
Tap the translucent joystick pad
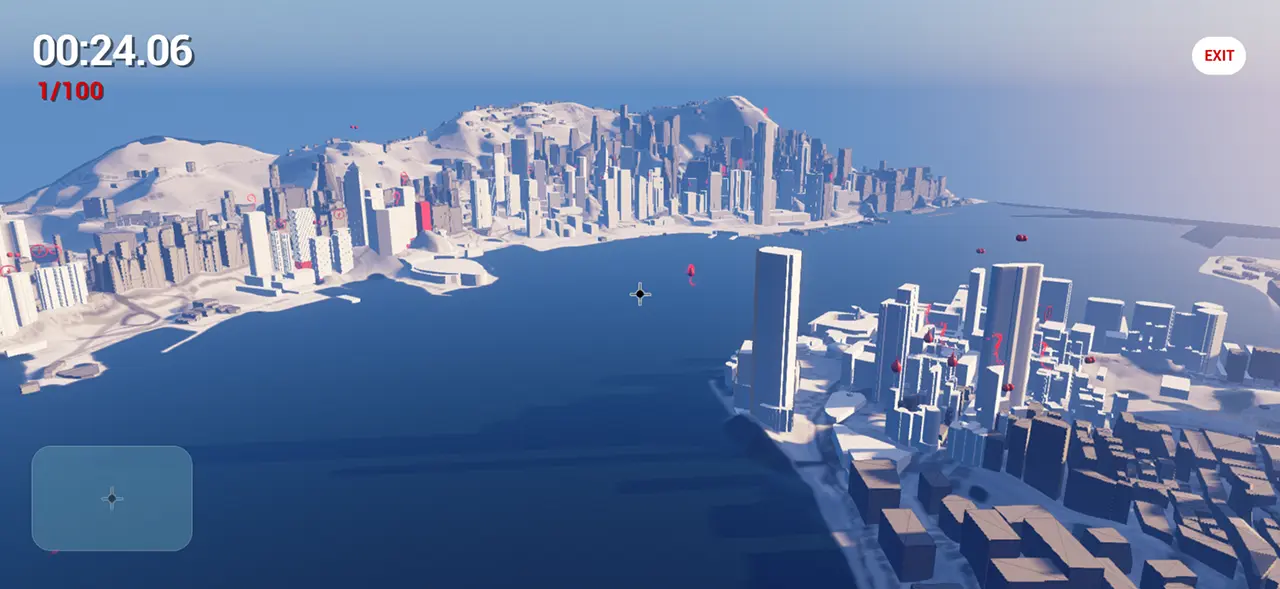[112, 498]
